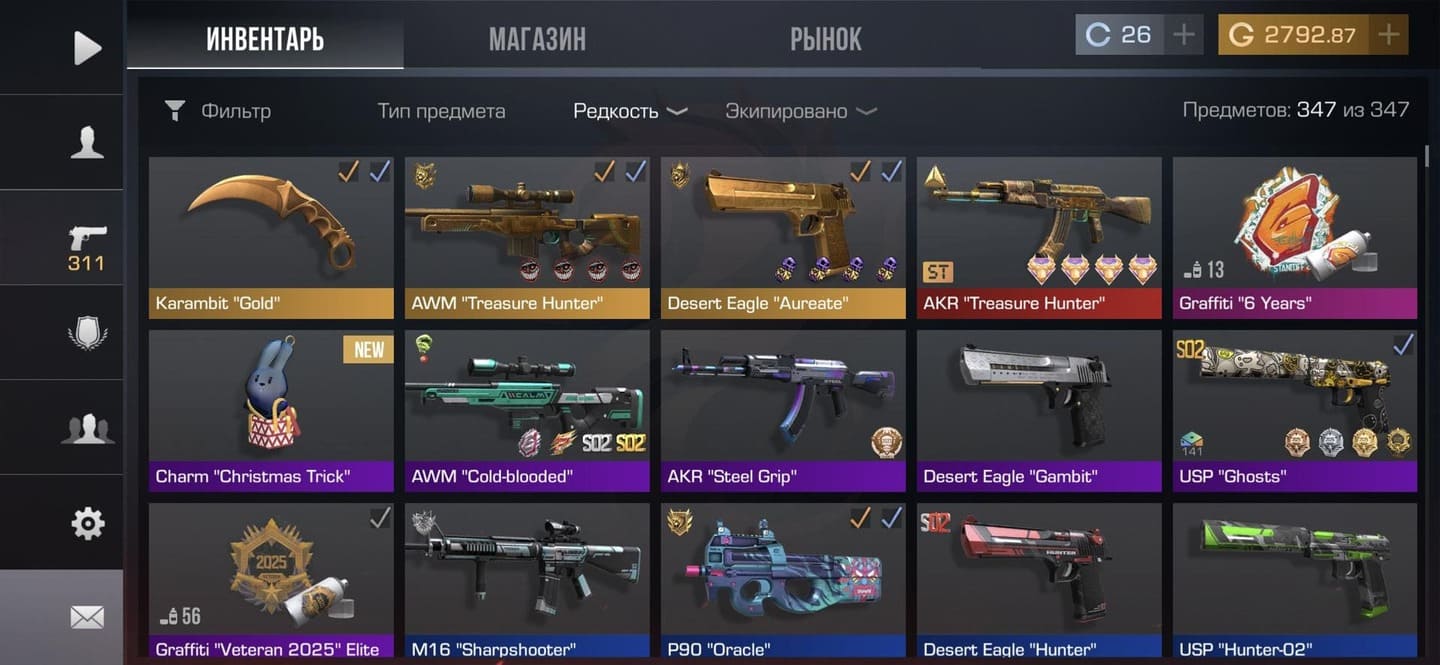The image size is (1440, 665).
Task: Open the profile silhouette icon
Action: click(x=87, y=142)
